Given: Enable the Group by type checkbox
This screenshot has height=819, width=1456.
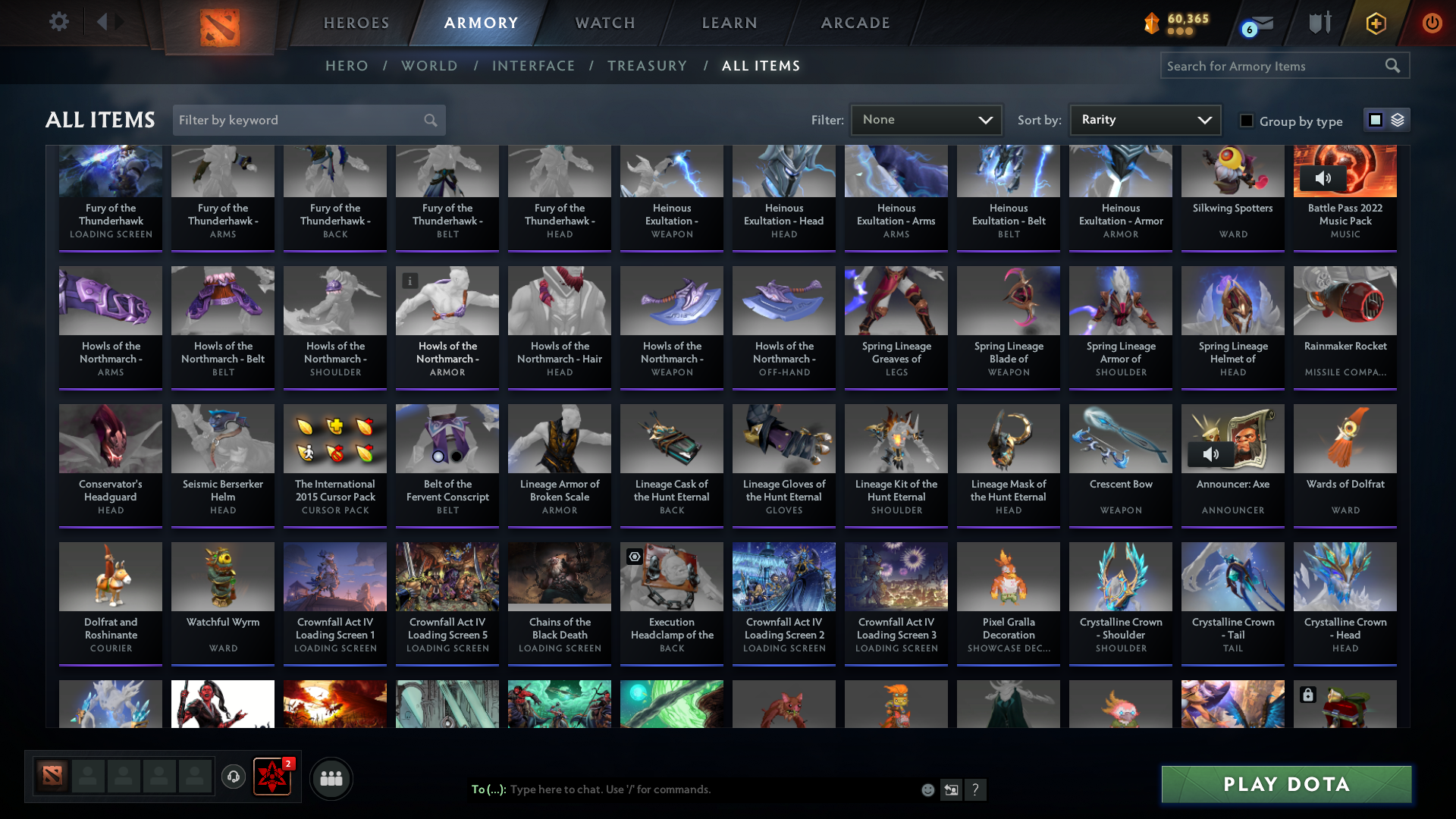Looking at the screenshot, I should pos(1247,121).
